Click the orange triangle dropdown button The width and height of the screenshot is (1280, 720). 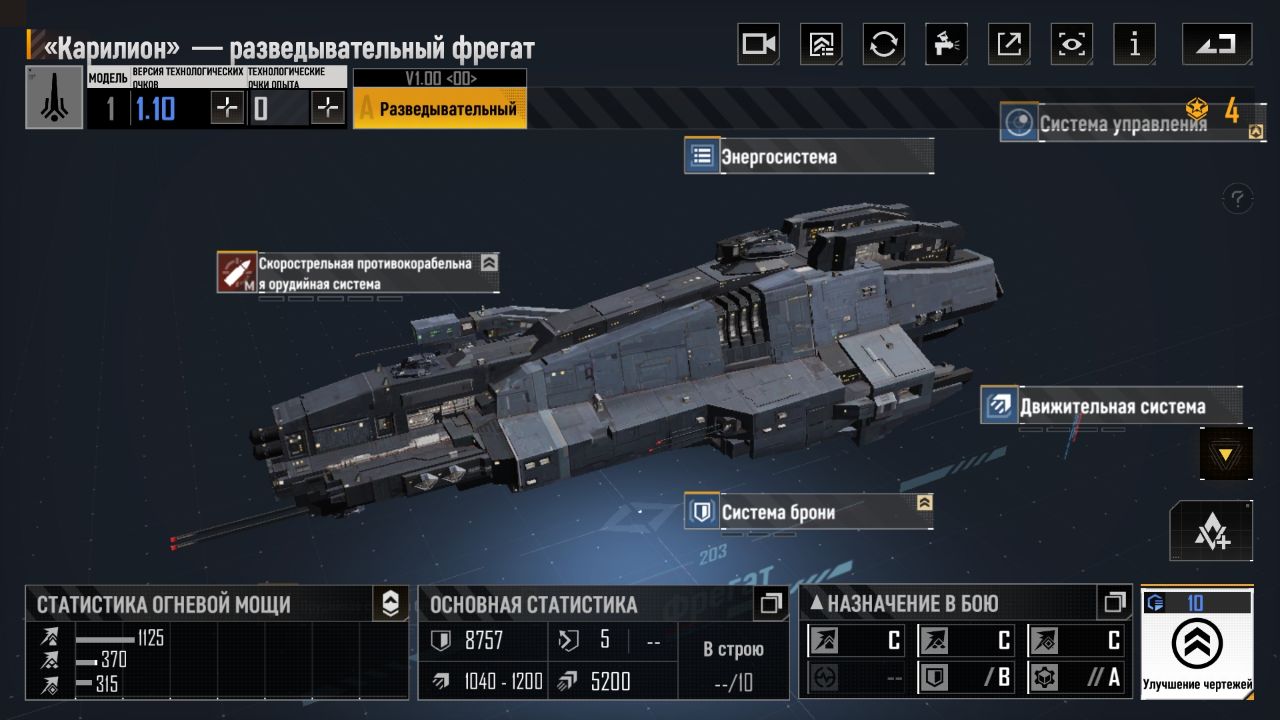coord(1225,455)
